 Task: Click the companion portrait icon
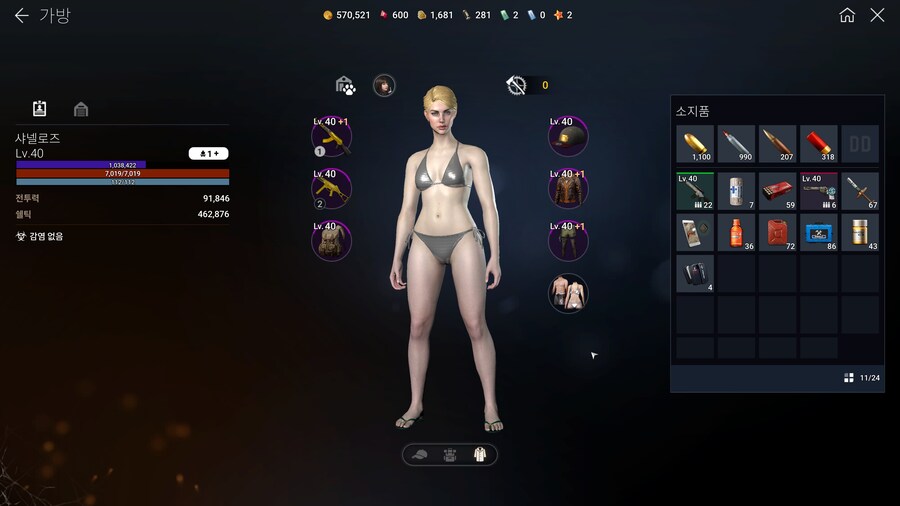click(384, 85)
